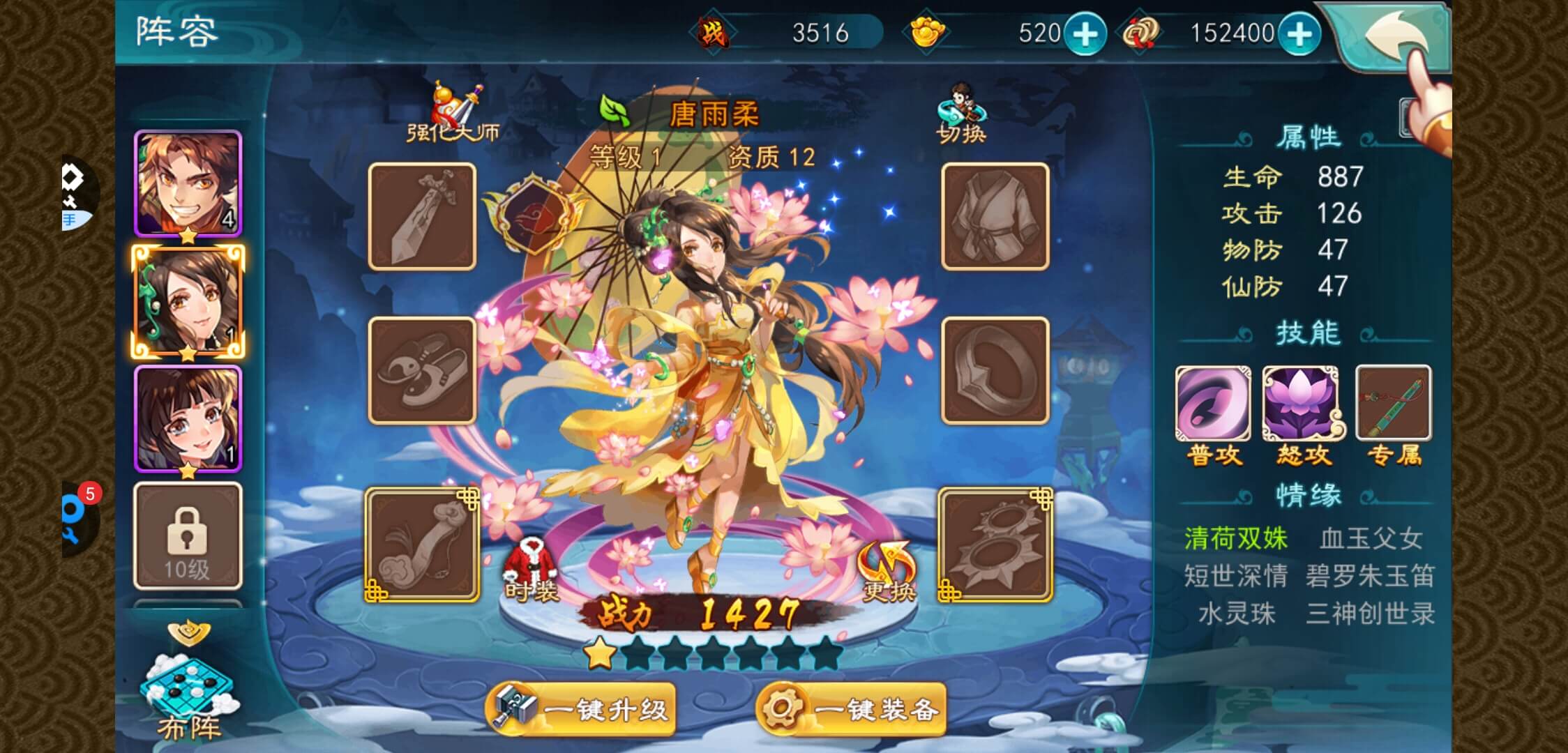Select the orange-haired male hero portrait
1568x753 pixels.
pyautogui.click(x=188, y=184)
